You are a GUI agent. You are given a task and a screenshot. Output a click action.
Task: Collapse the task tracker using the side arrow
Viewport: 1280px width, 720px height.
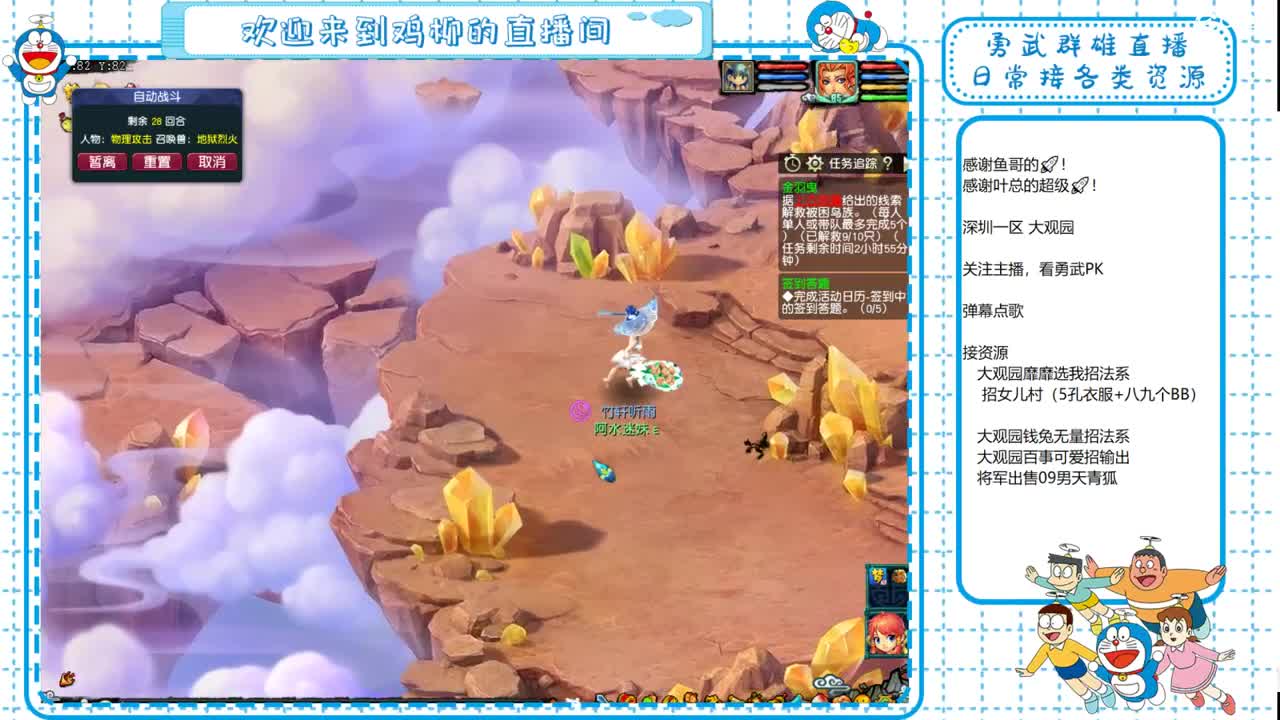[906, 163]
